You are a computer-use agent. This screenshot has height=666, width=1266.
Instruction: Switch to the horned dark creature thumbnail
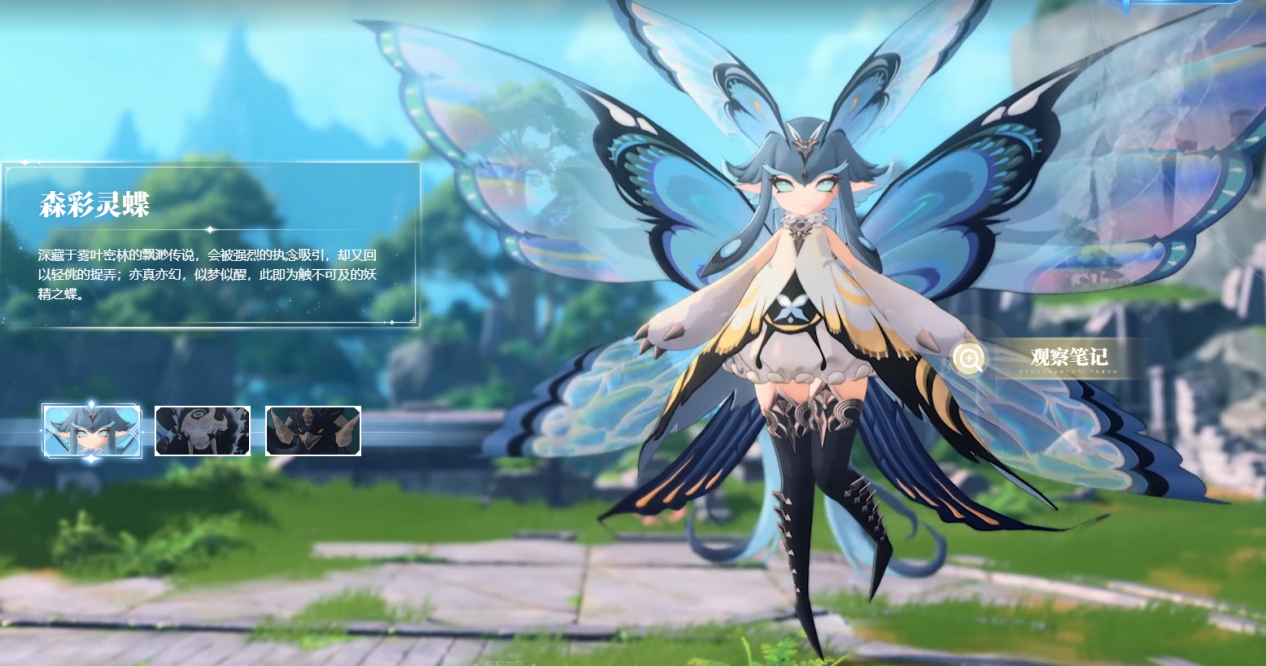pos(313,431)
